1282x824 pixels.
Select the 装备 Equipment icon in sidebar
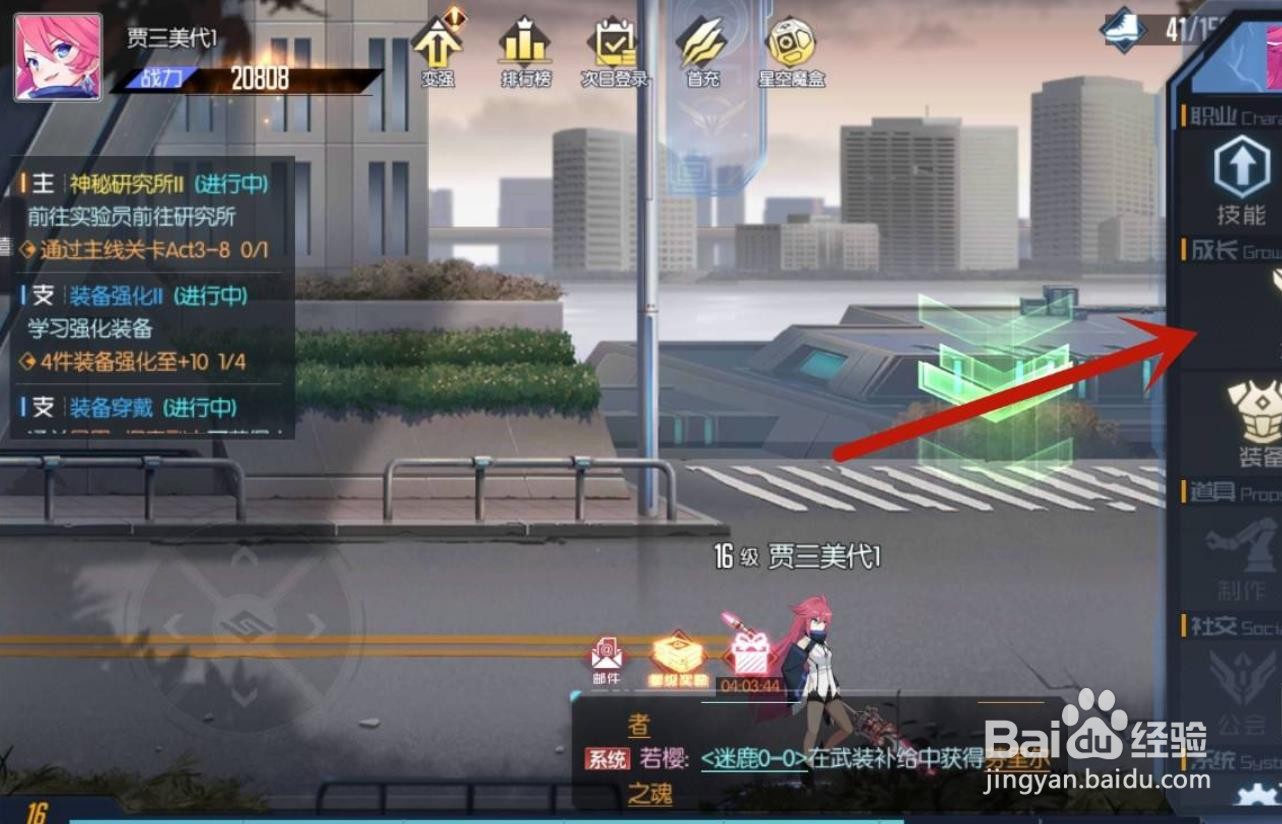pyautogui.click(x=1252, y=420)
